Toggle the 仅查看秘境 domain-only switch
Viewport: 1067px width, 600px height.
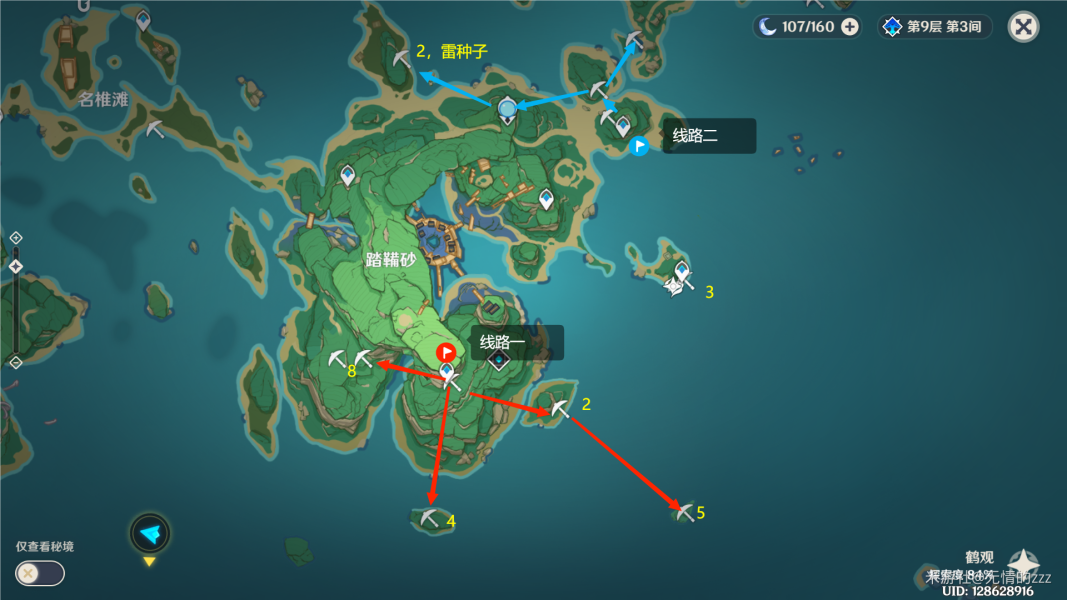point(40,573)
